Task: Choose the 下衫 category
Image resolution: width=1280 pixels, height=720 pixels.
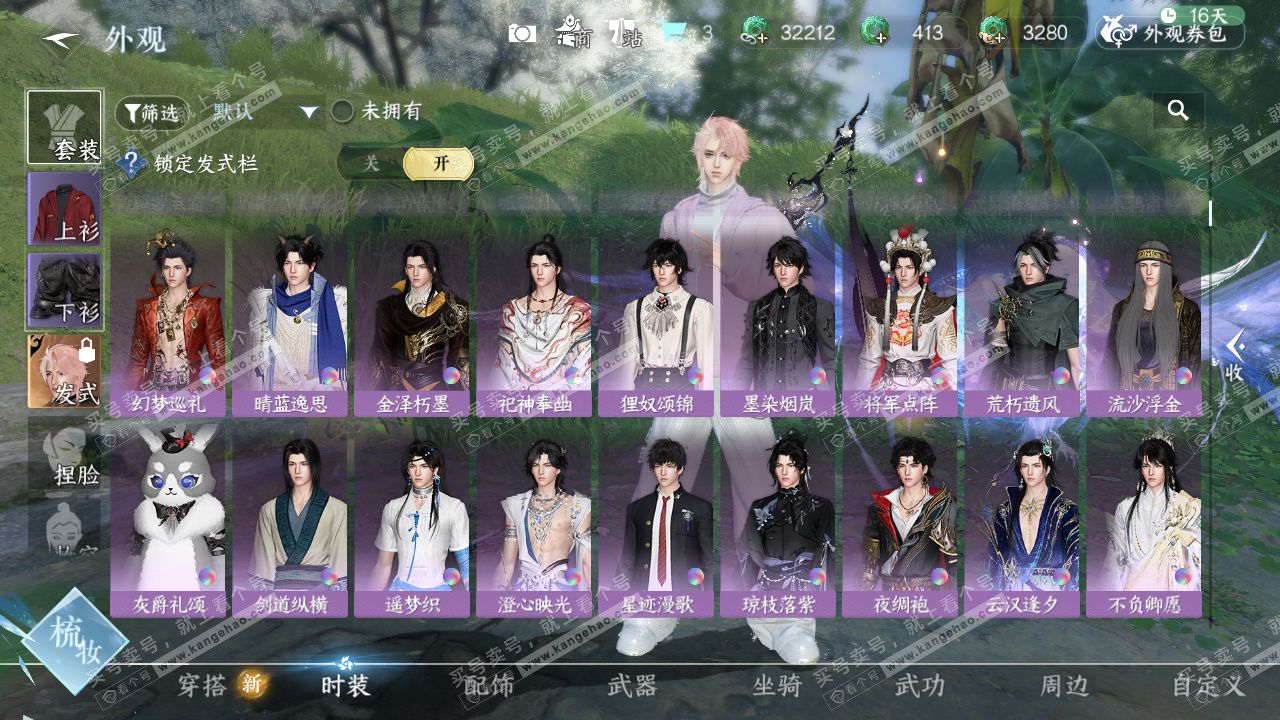Action: [64, 290]
